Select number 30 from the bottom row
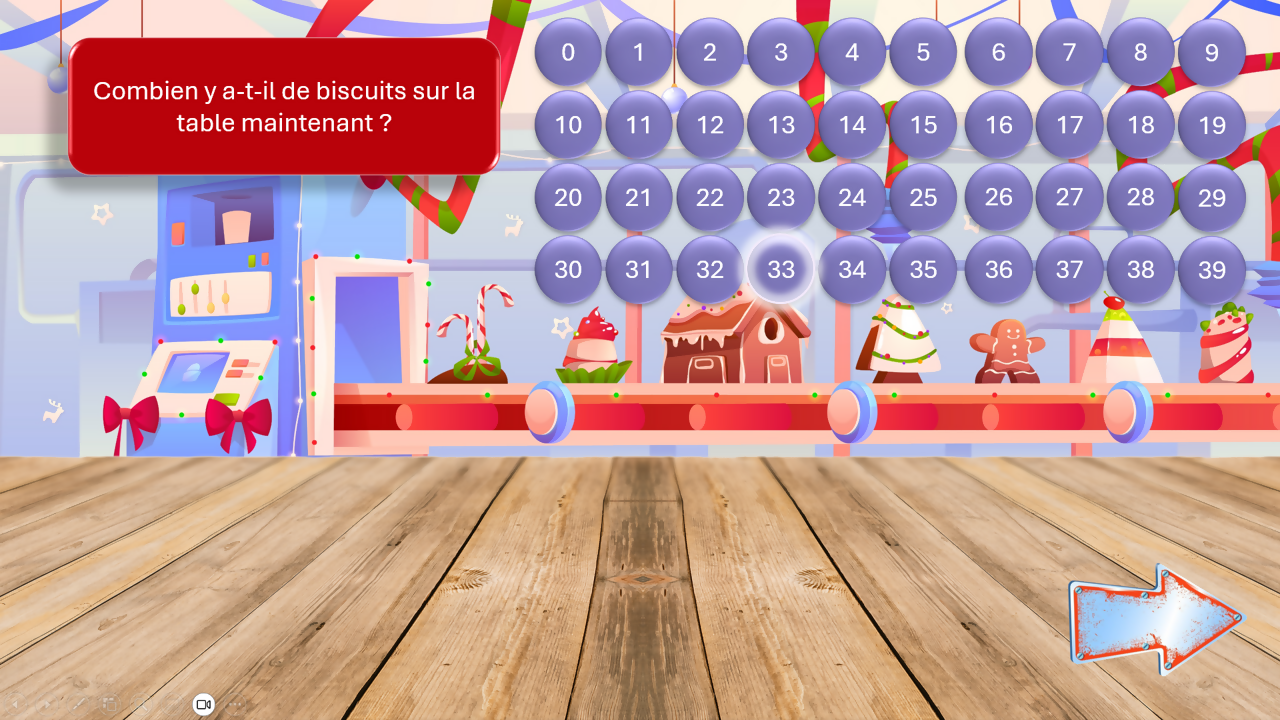Viewport: 1280px width, 720px height. (568, 270)
